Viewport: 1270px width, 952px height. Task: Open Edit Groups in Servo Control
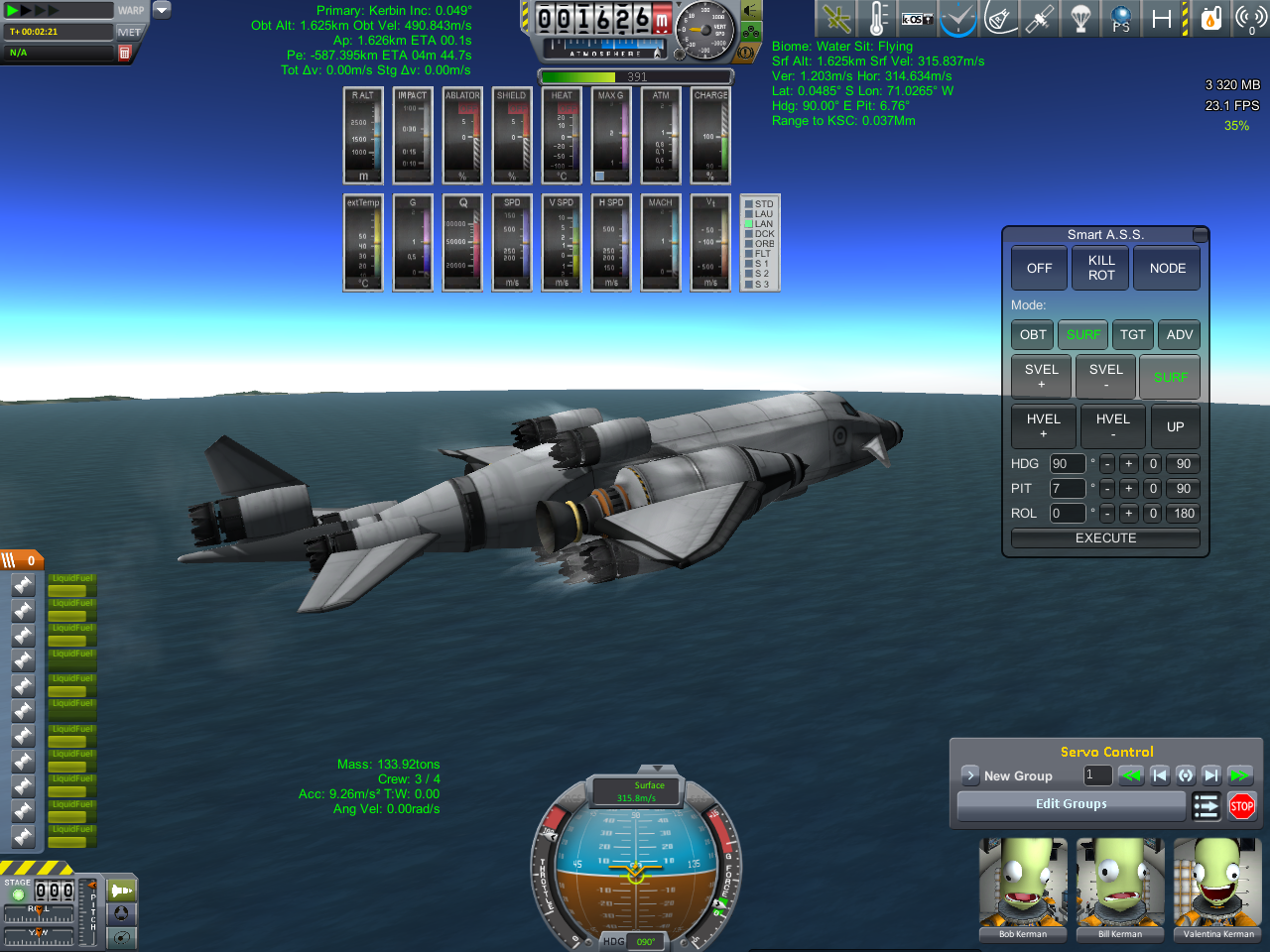[x=1071, y=804]
